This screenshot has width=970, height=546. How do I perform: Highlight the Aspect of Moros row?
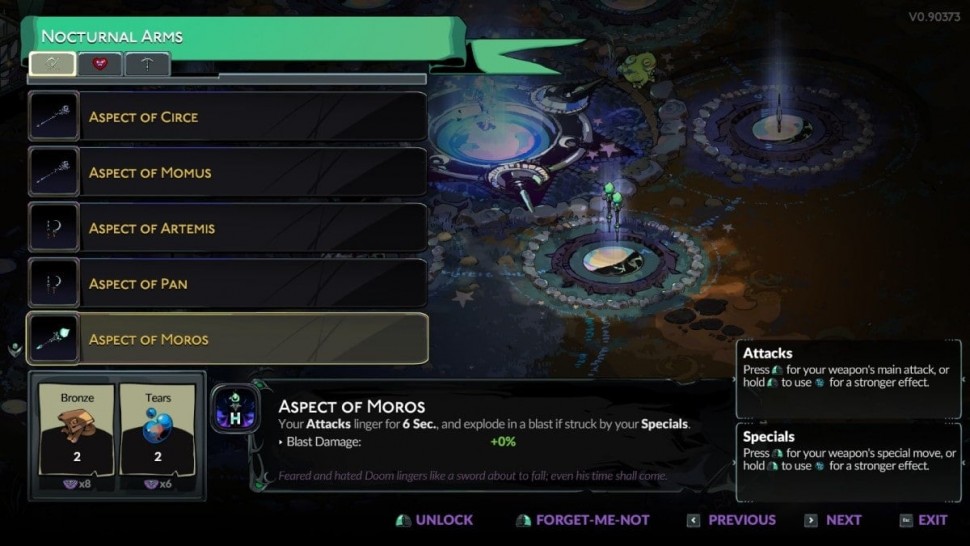(x=228, y=339)
